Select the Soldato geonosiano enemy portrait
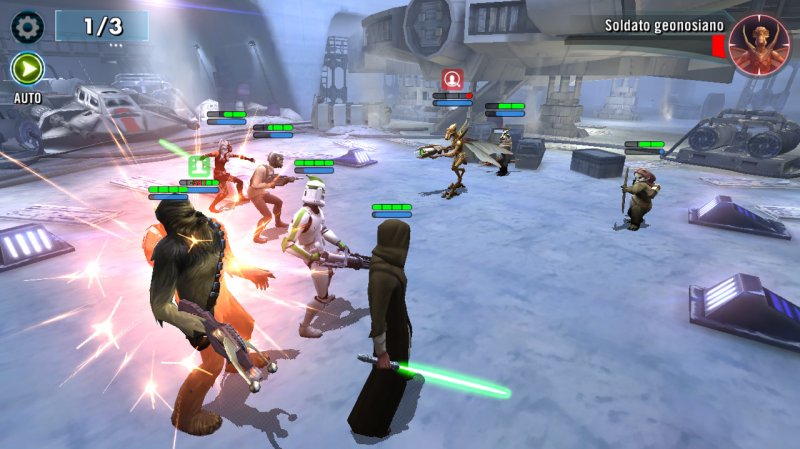This screenshot has height=449, width=800. click(759, 46)
